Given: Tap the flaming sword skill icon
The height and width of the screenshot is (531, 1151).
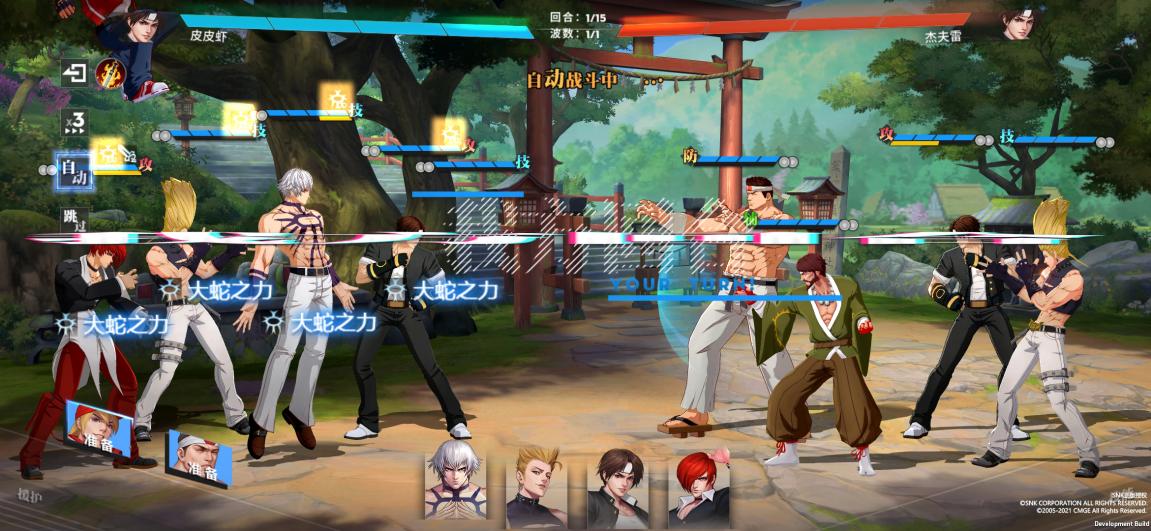Looking at the screenshot, I should point(109,73).
